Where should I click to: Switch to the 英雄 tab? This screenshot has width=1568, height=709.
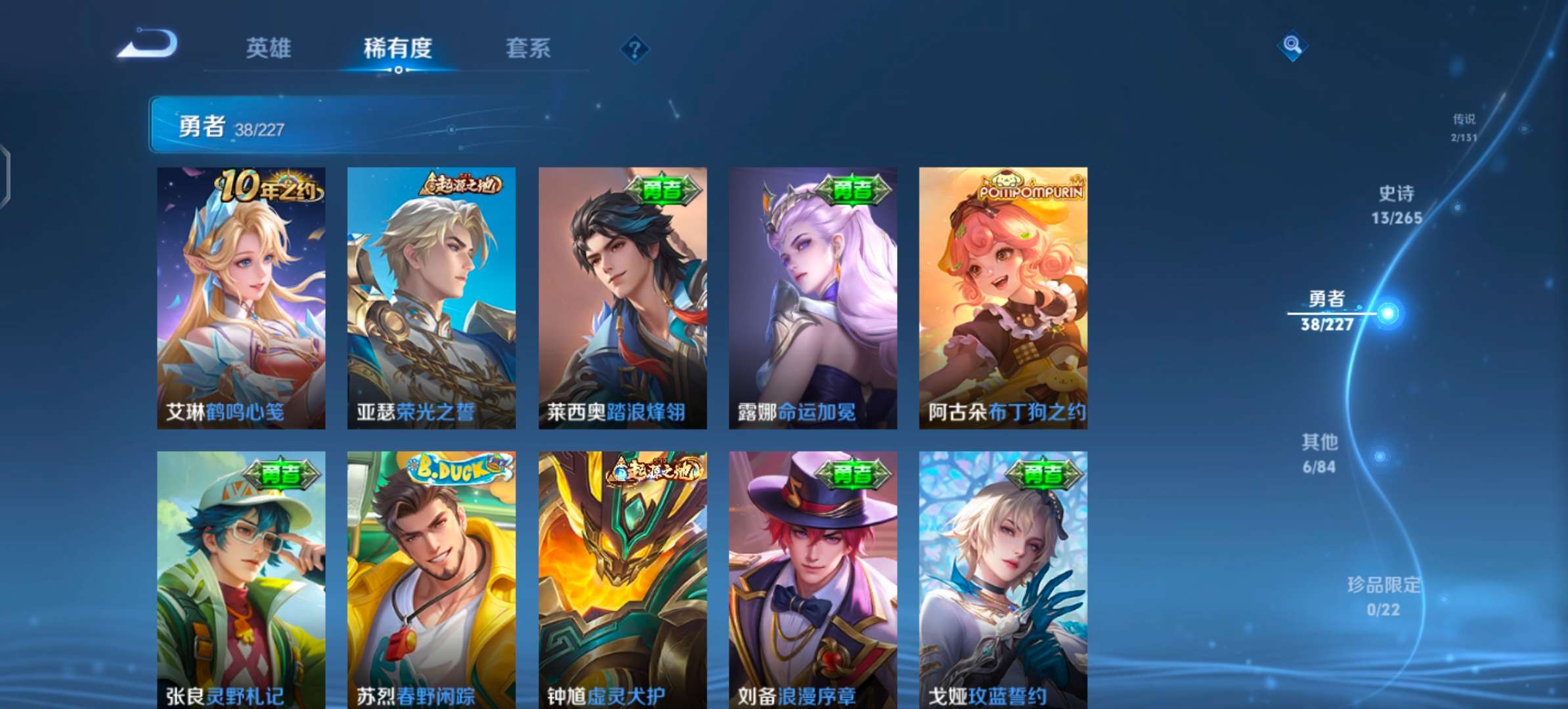click(x=271, y=49)
